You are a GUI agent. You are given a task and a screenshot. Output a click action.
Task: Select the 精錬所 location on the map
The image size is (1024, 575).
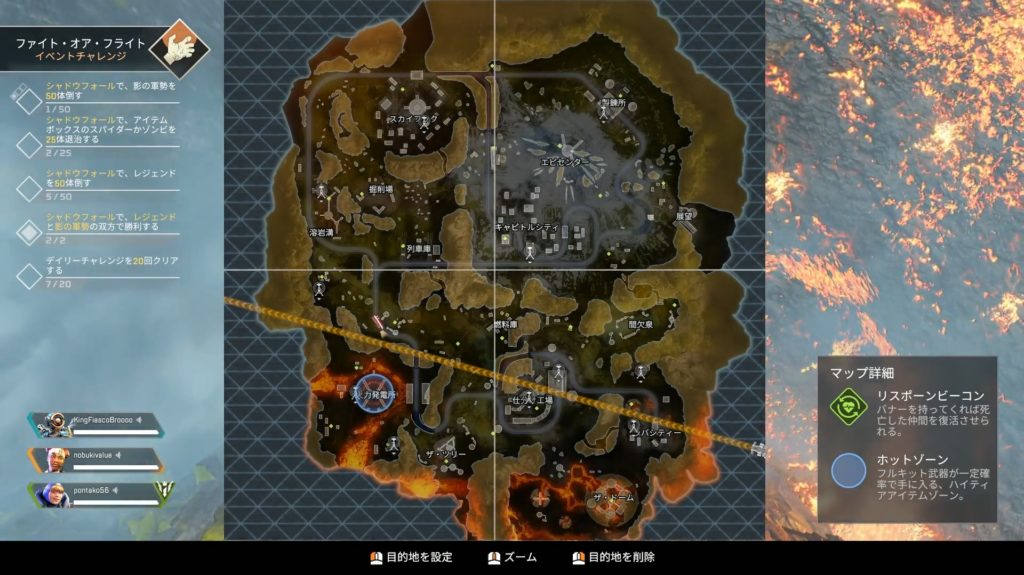click(x=611, y=103)
